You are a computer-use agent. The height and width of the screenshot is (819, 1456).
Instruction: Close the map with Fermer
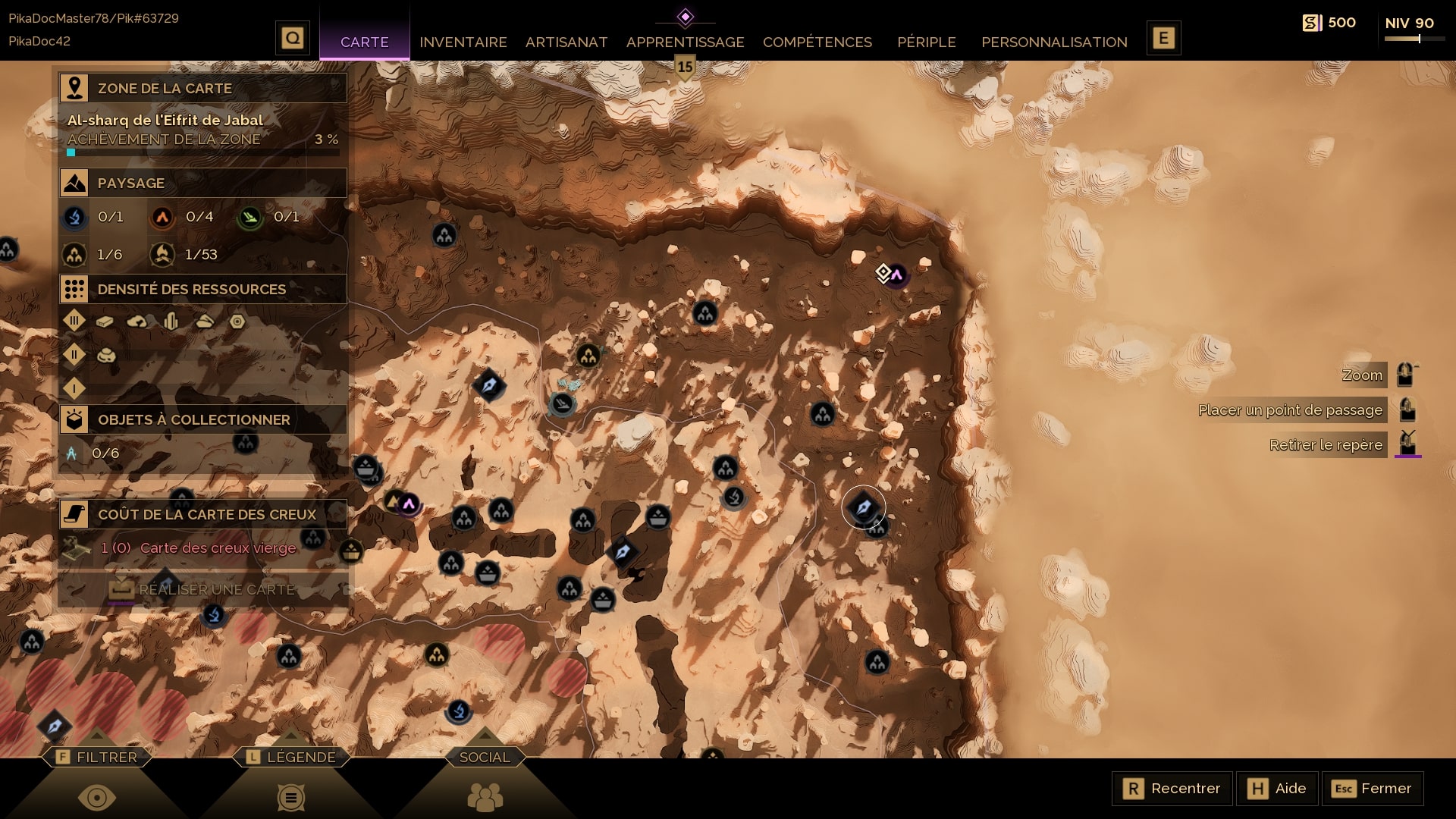pos(1372,789)
